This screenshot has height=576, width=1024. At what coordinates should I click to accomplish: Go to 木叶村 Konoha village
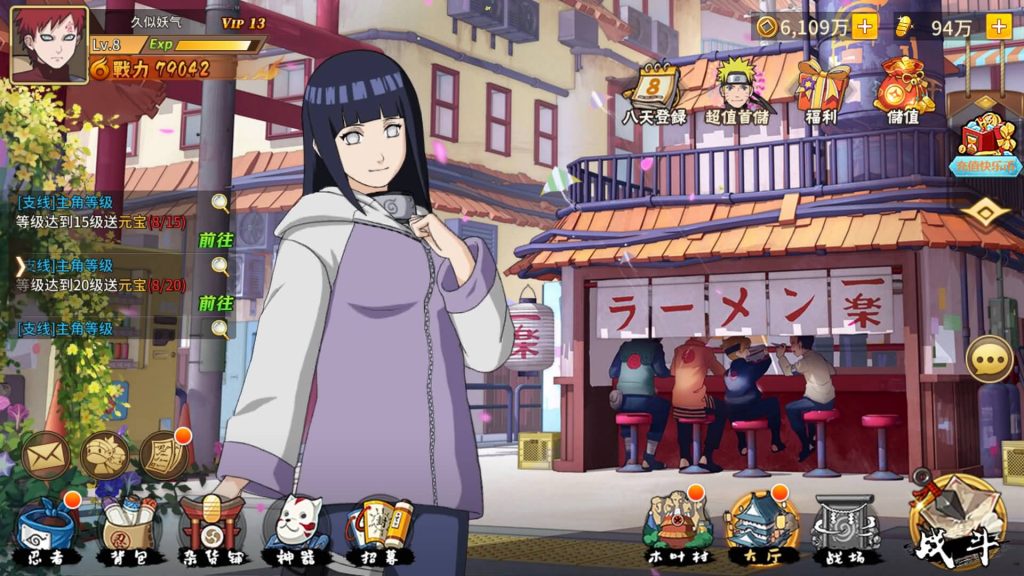(678, 527)
